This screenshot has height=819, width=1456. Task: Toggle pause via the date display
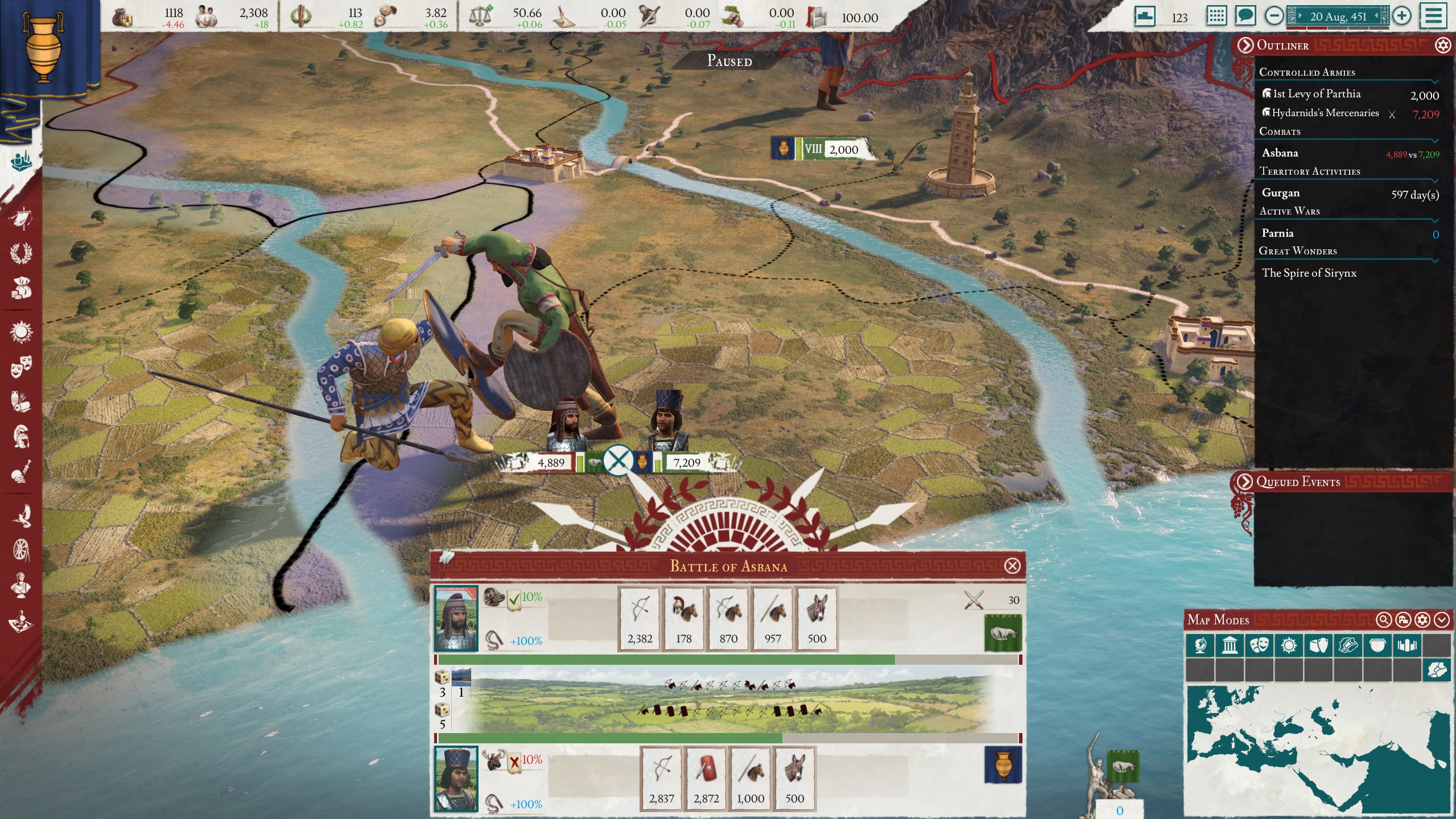tap(1337, 17)
